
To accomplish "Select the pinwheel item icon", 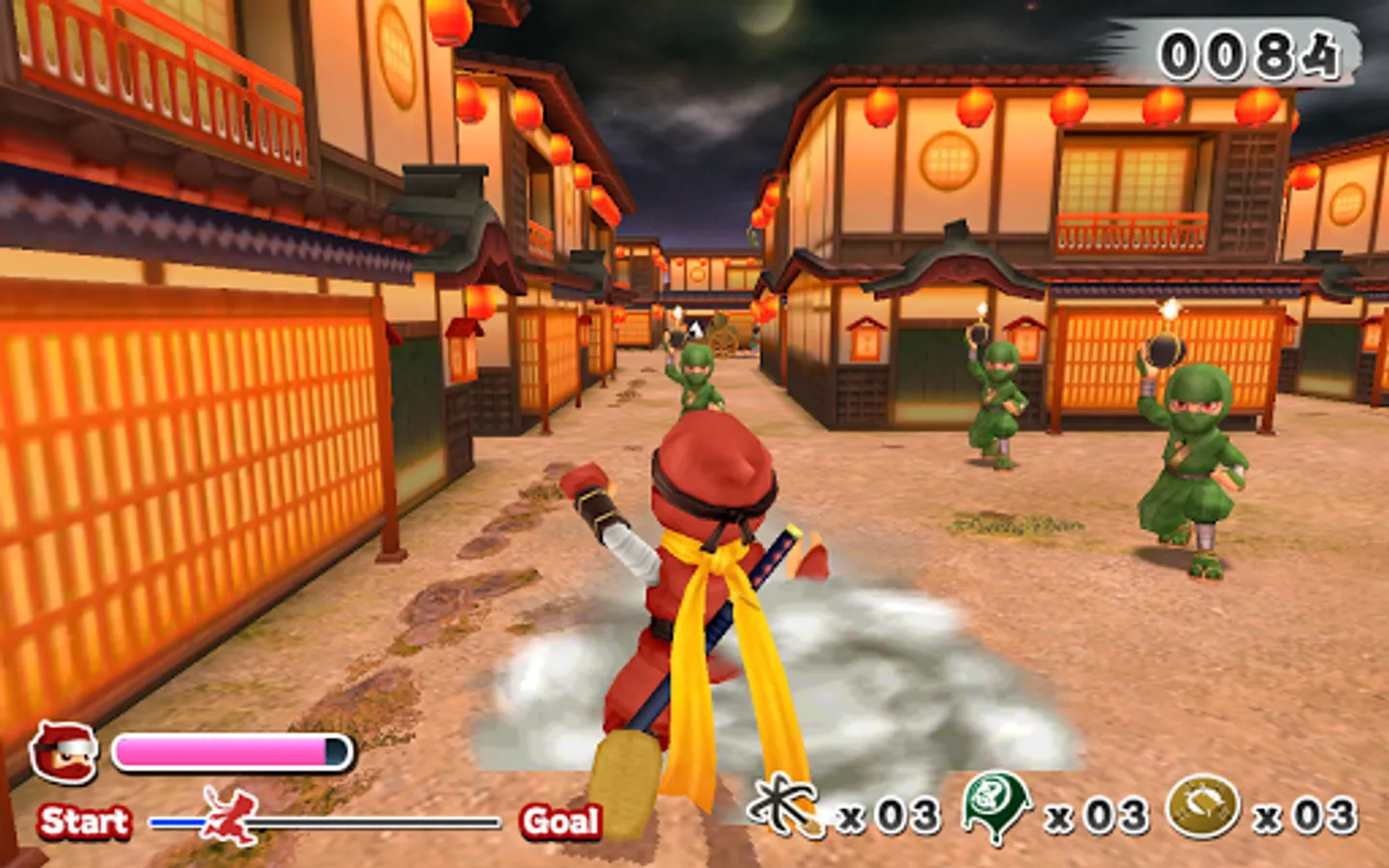I will (785, 807).
